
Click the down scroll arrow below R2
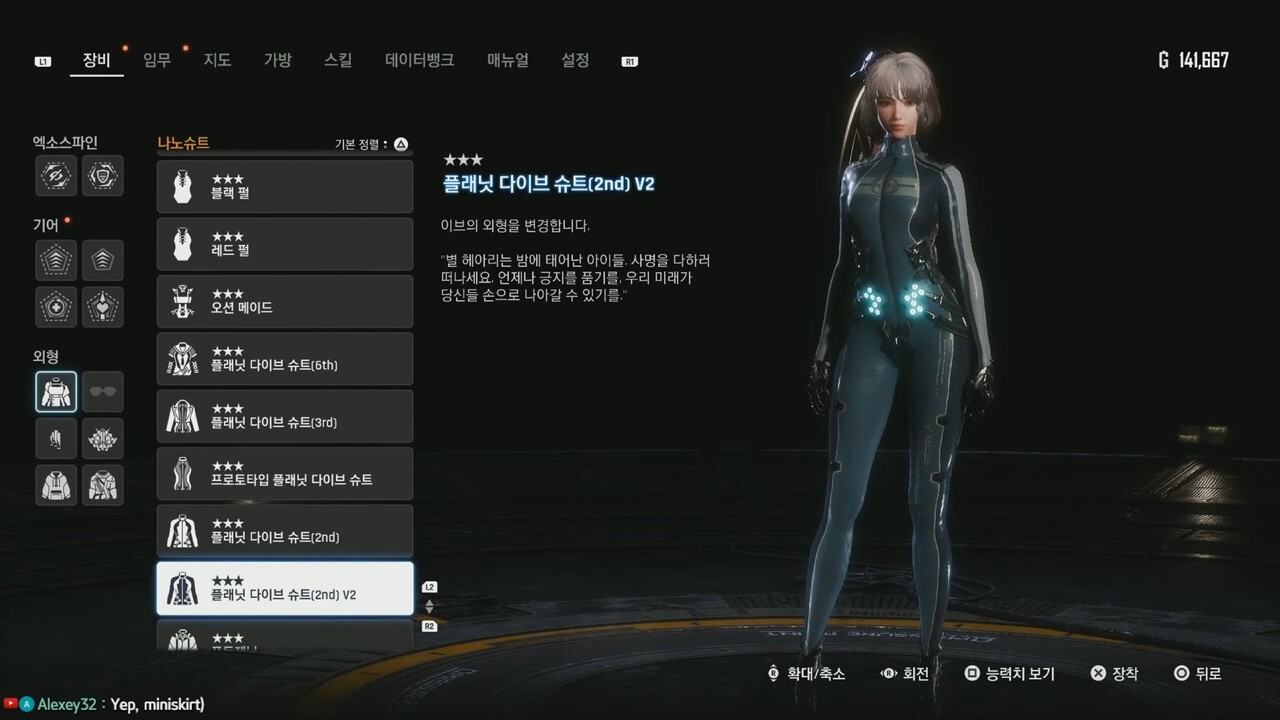point(430,611)
